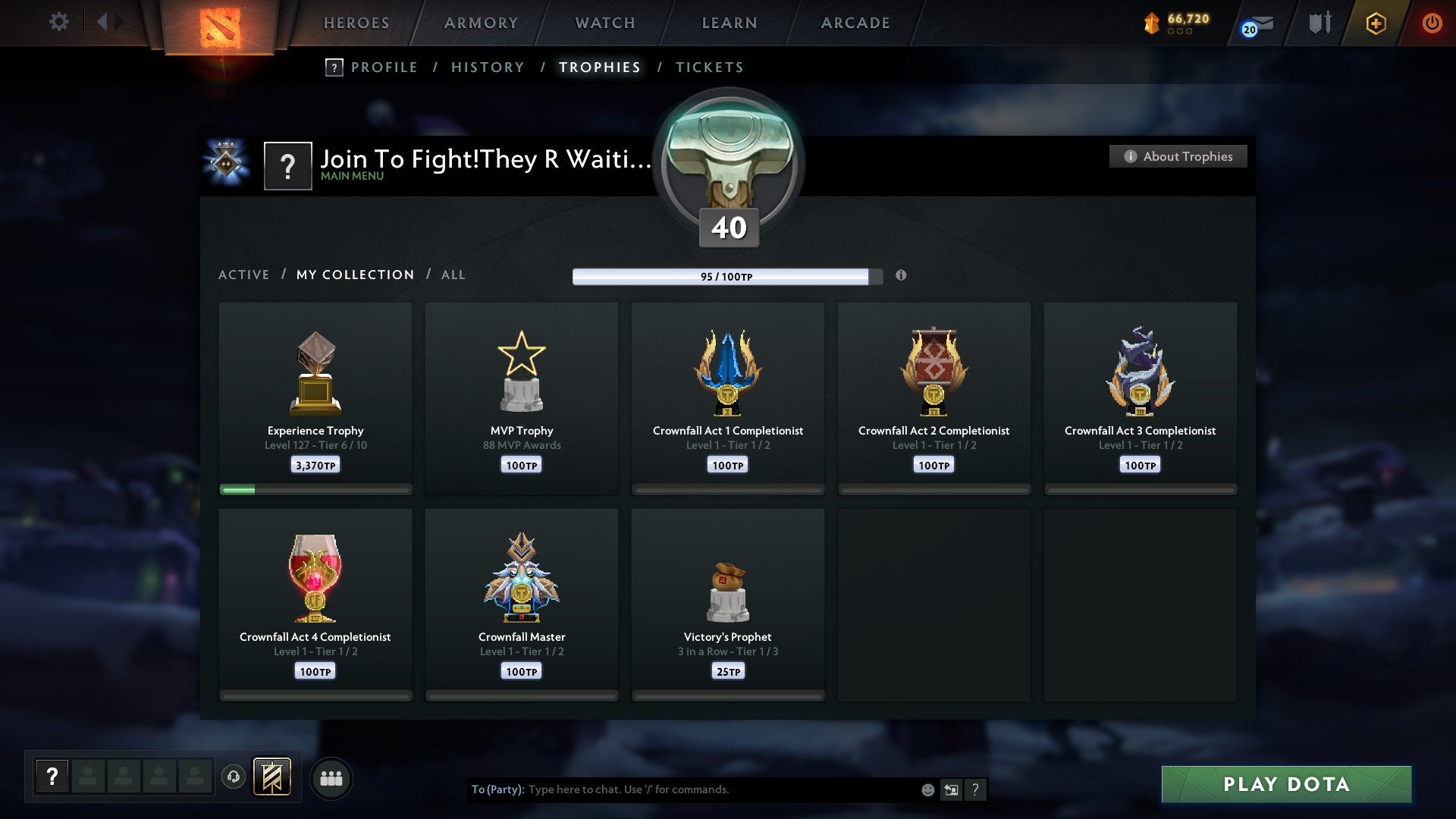
Task: Click the trophy points info circle
Action: pos(901,276)
